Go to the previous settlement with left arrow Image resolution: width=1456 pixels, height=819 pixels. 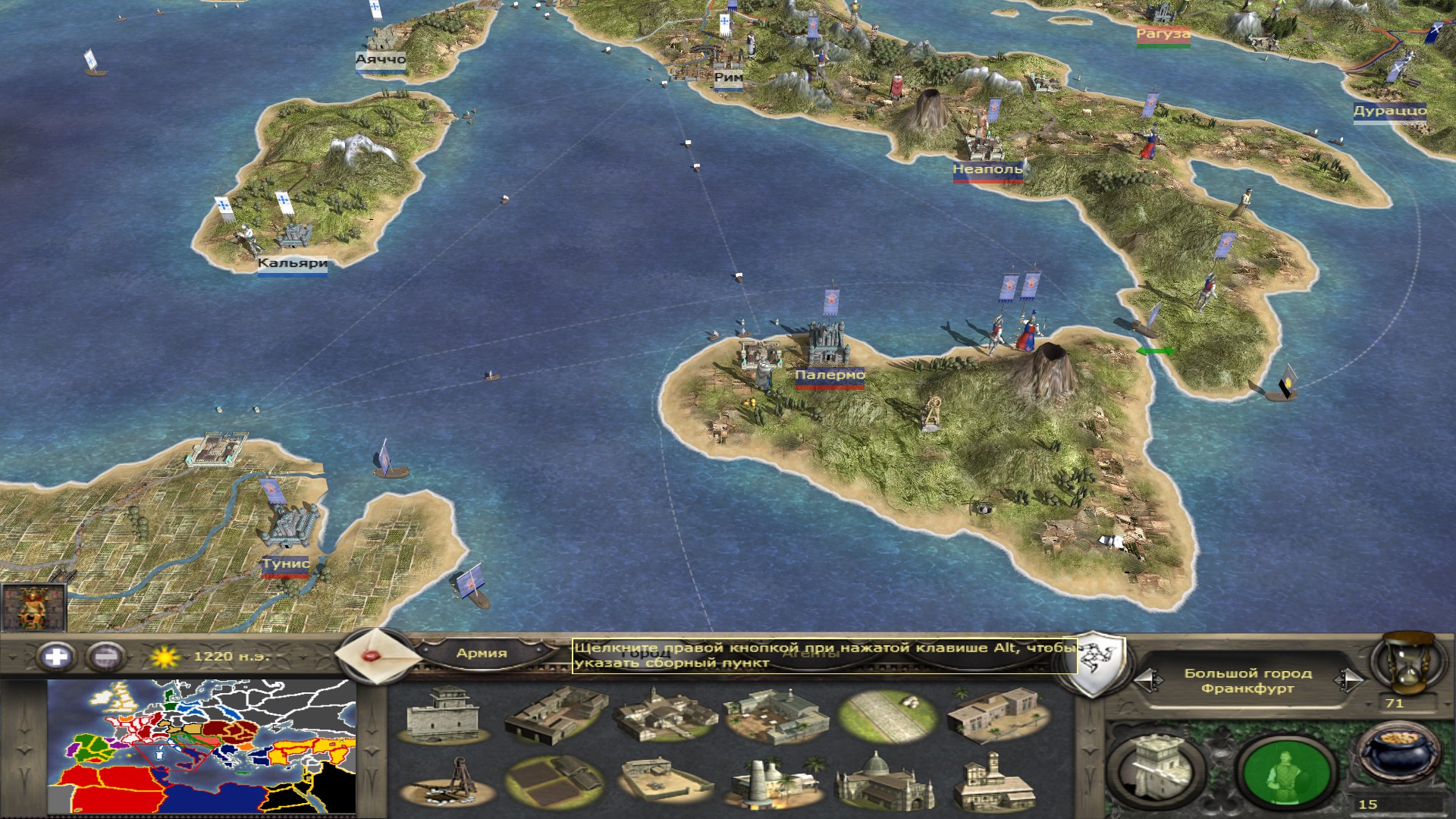(x=1150, y=679)
